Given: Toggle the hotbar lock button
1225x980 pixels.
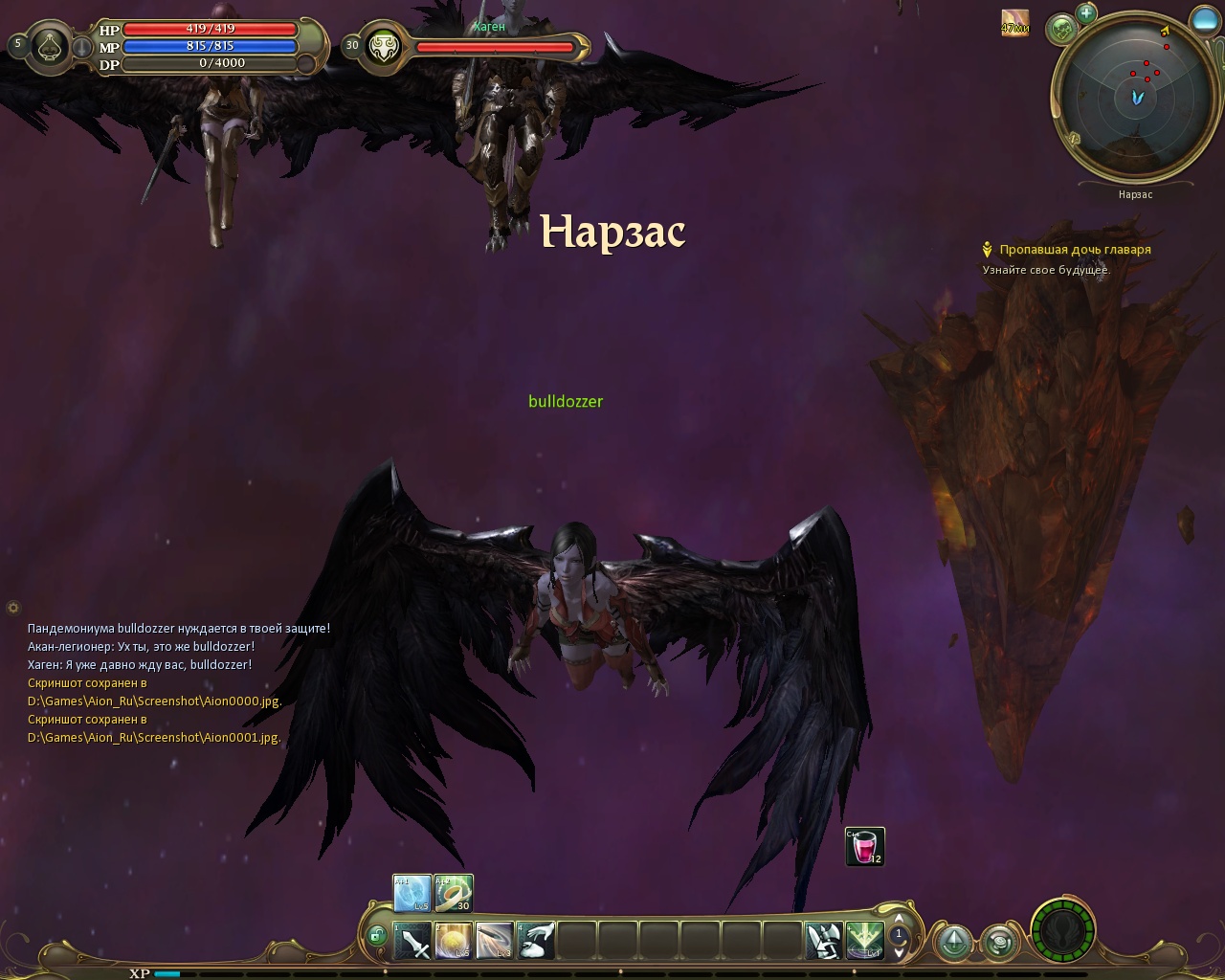Looking at the screenshot, I should [x=376, y=935].
